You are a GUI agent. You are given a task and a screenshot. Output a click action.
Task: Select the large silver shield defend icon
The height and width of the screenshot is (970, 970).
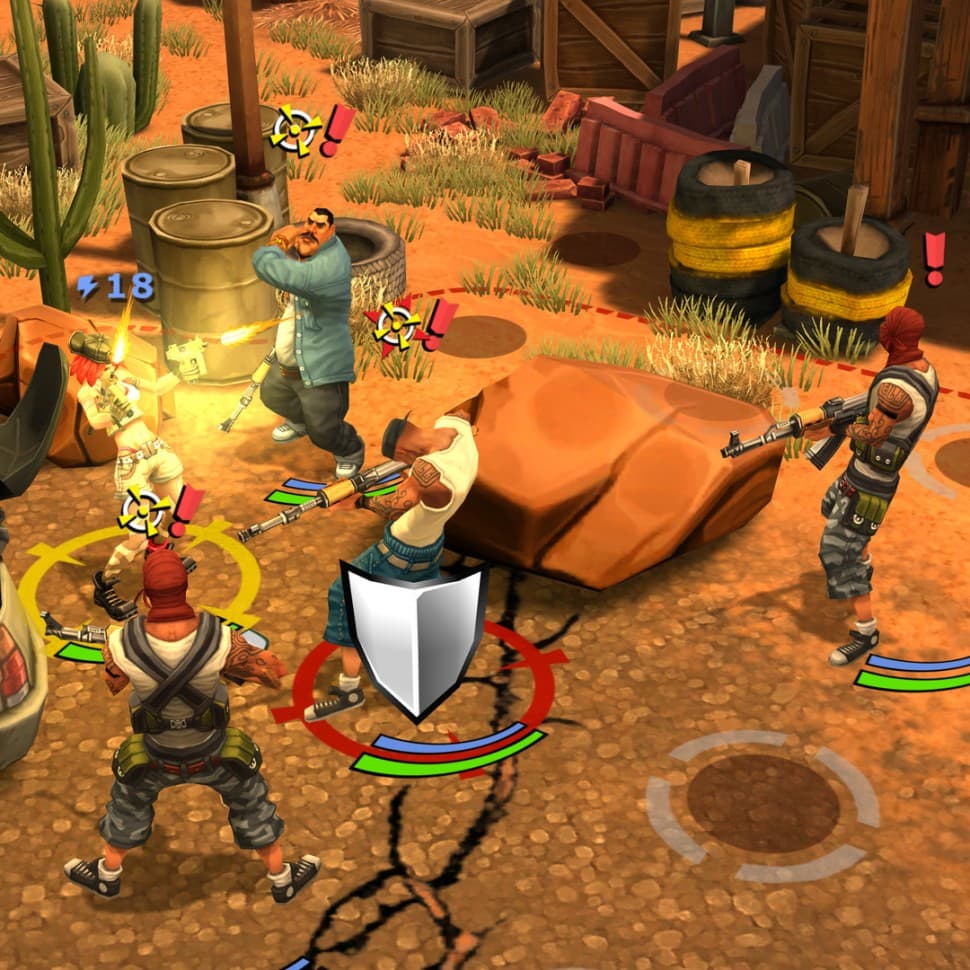[413, 637]
